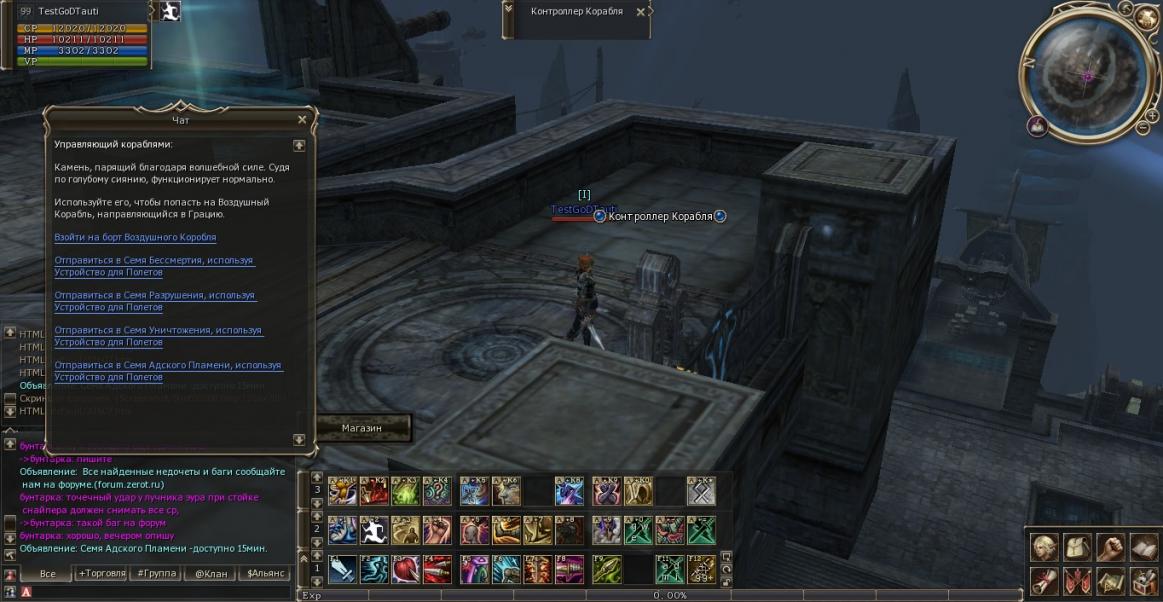The height and width of the screenshot is (602, 1163).
Task: Open the Магазин shop button
Action: 362,428
